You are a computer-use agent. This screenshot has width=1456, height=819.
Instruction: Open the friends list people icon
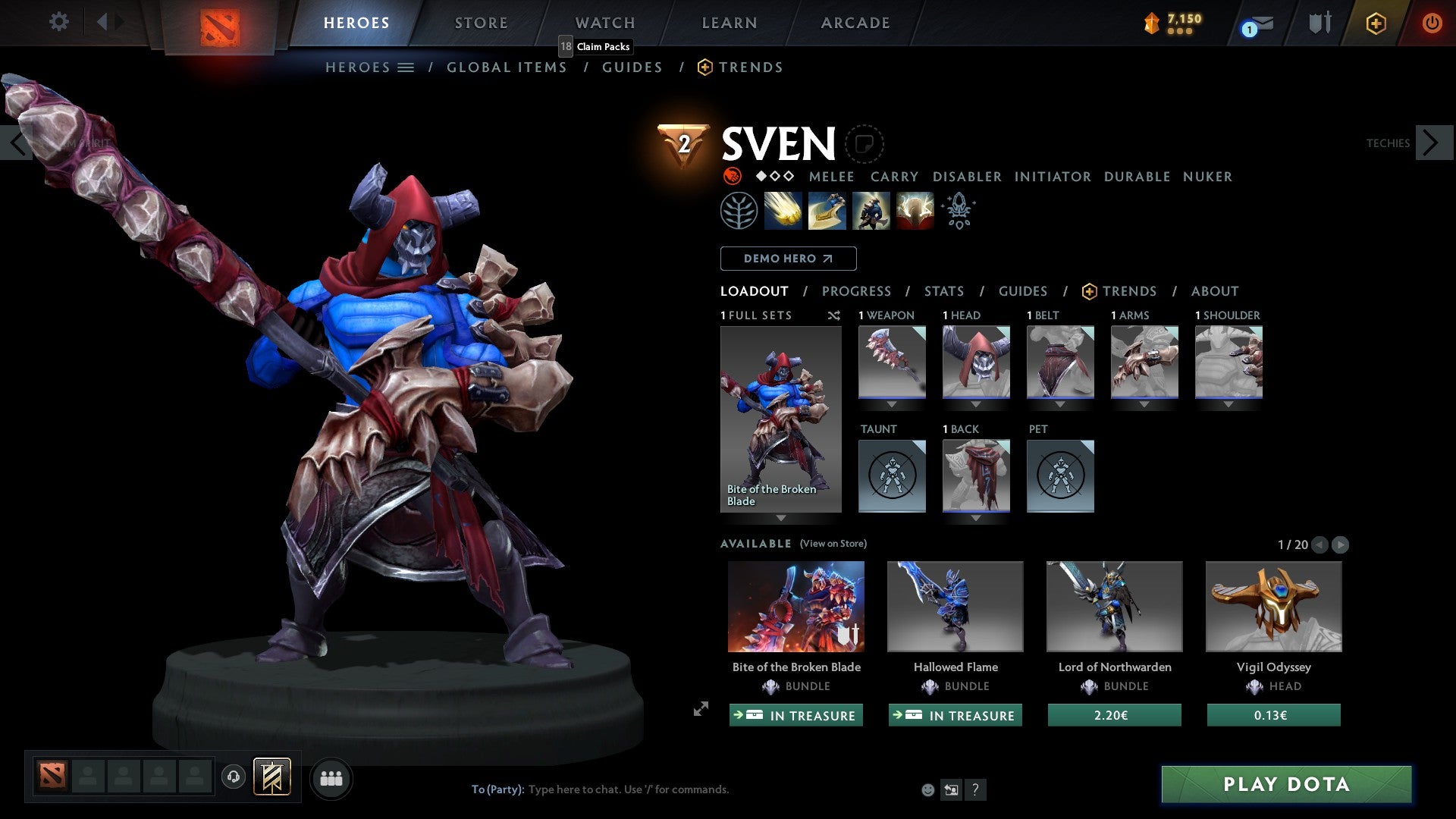331,778
